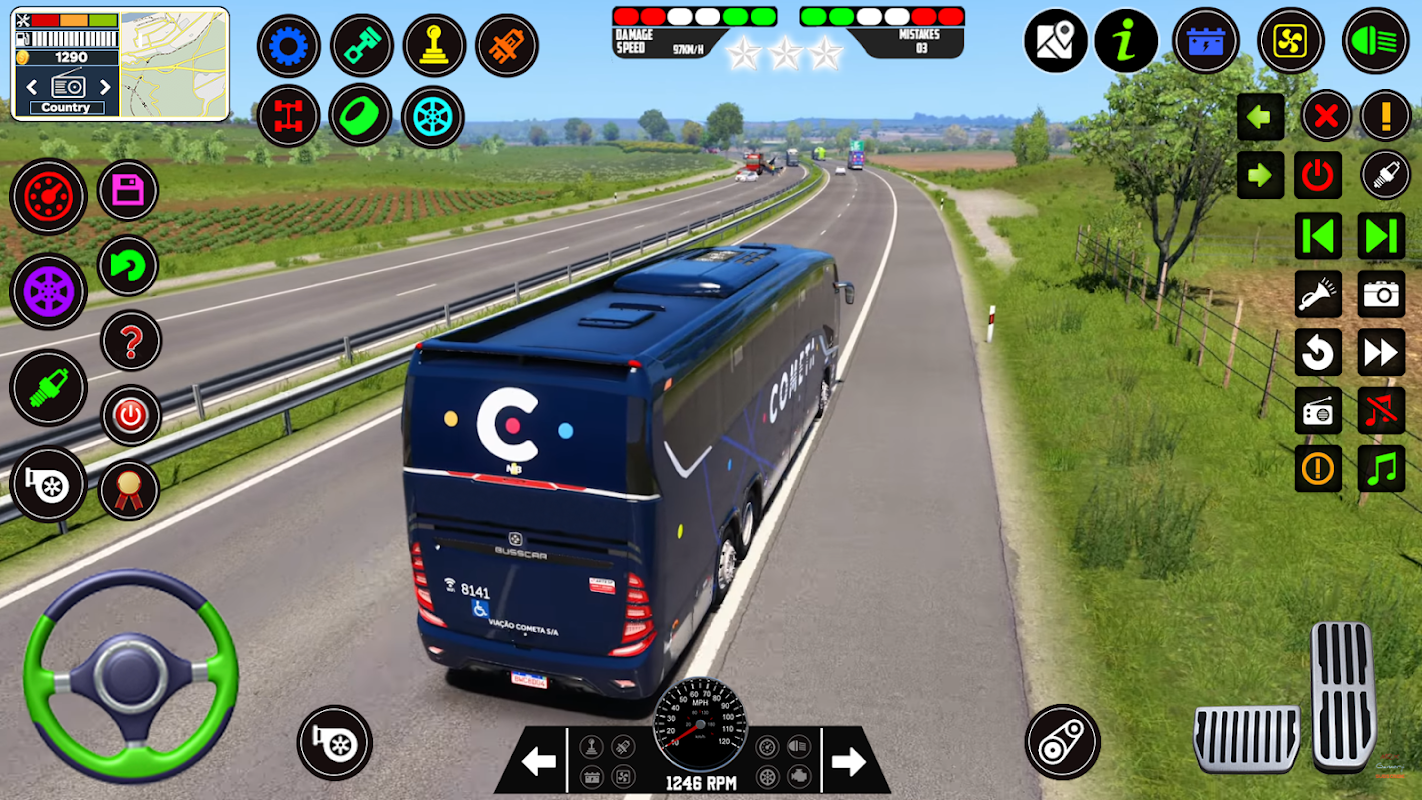The height and width of the screenshot is (800, 1422).
Task: Skip to the next music track
Action: (1381, 236)
